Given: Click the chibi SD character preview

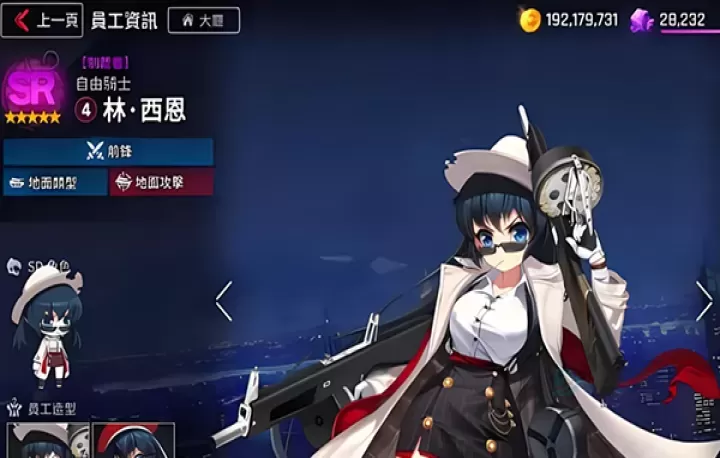Looking at the screenshot, I should [47, 325].
